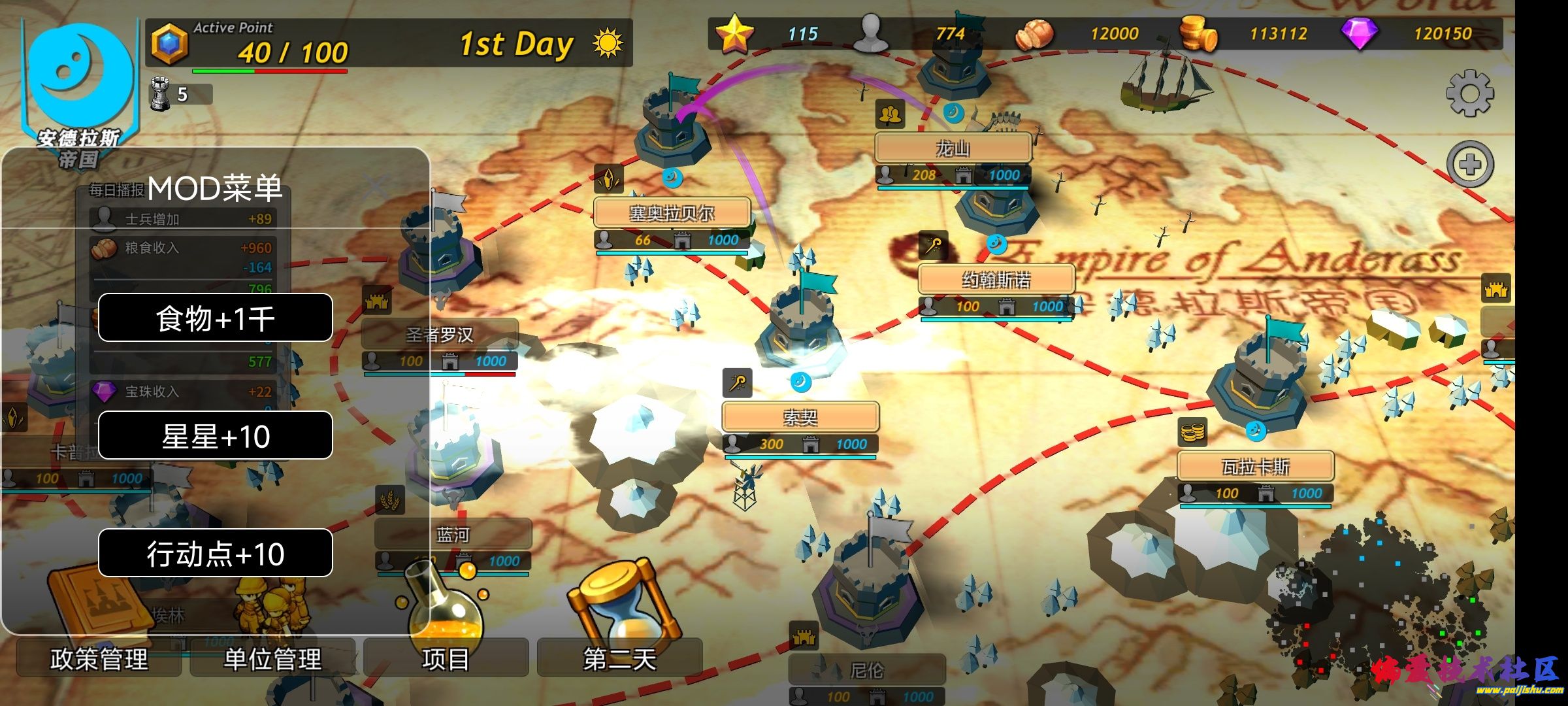Click the round plus button

click(1470, 164)
